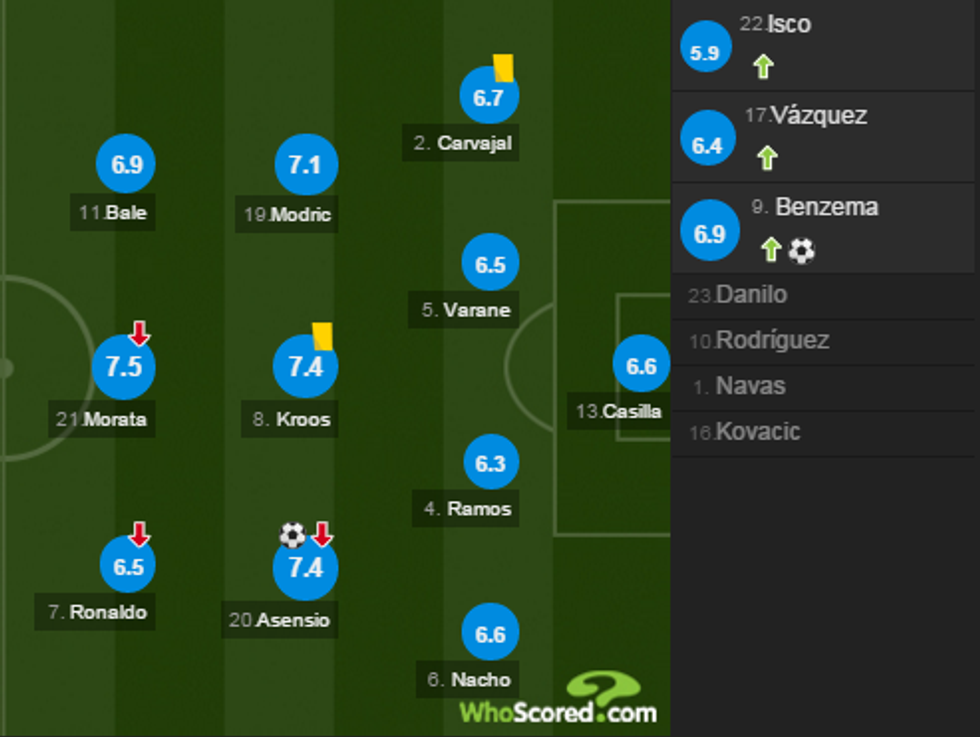Select Nacho's rating bubble
The height and width of the screenshot is (737, 980).
coord(490,634)
